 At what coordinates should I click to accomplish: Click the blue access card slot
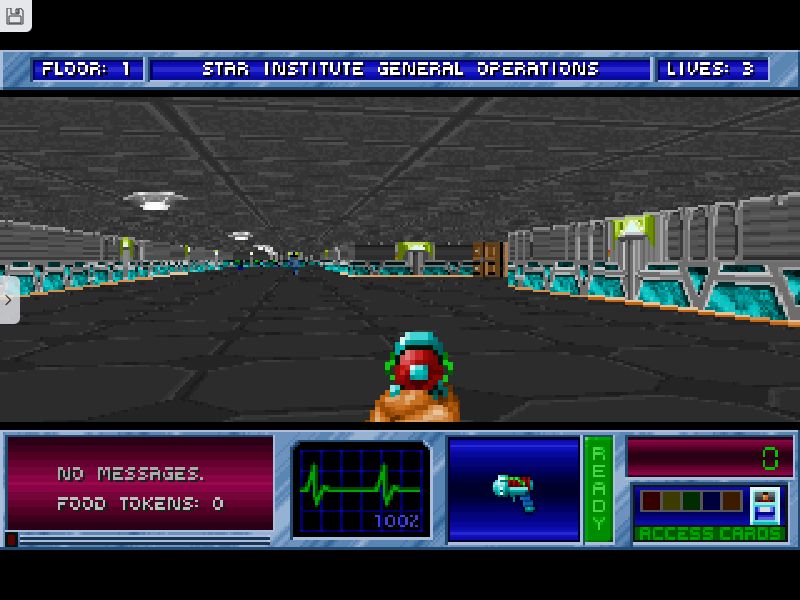pyautogui.click(x=711, y=501)
